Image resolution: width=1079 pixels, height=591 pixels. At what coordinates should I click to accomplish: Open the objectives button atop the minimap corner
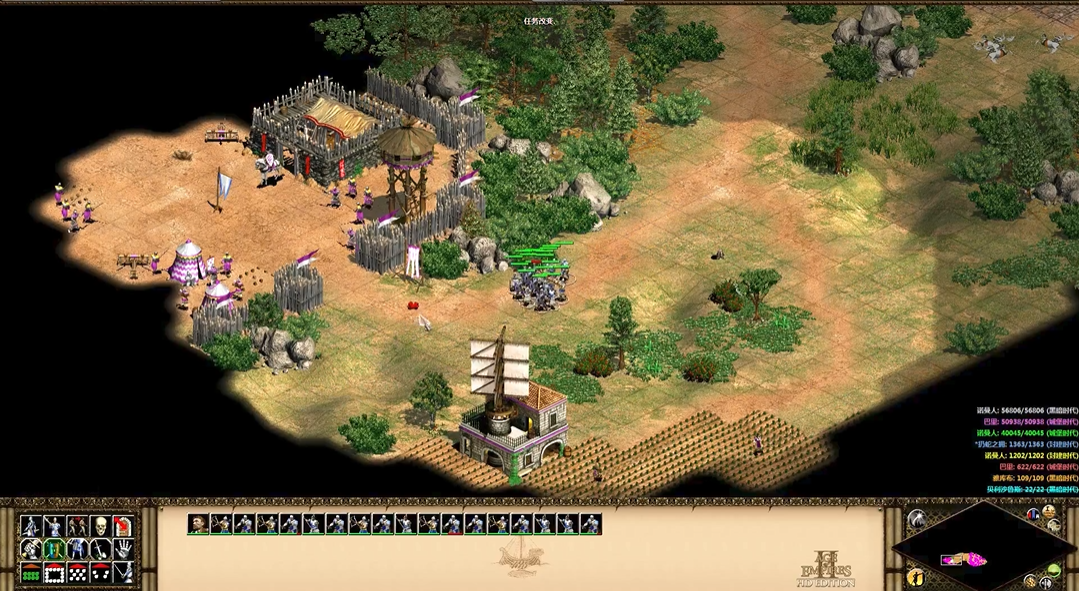point(1049,512)
